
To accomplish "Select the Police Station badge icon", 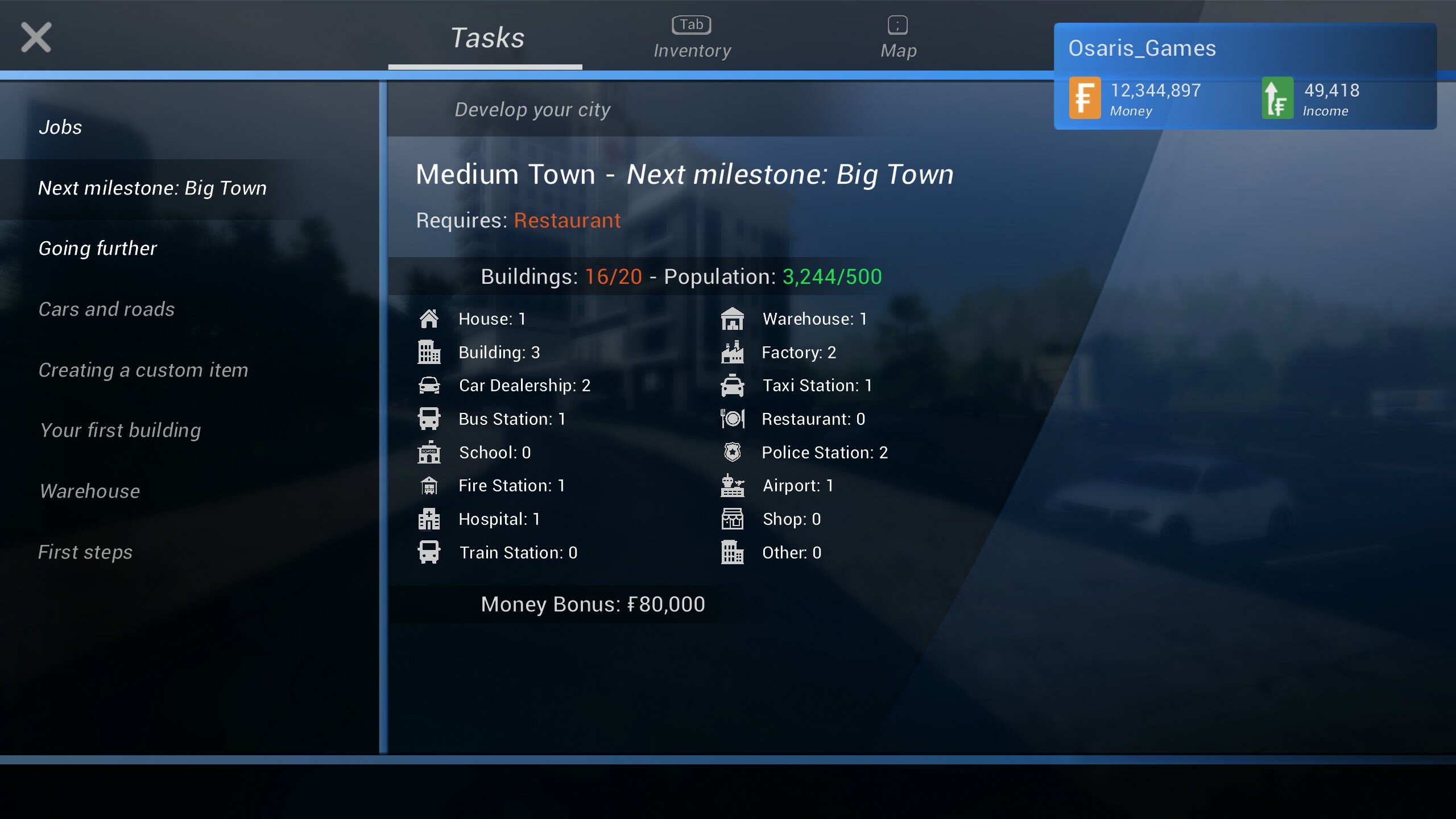I will [x=734, y=452].
